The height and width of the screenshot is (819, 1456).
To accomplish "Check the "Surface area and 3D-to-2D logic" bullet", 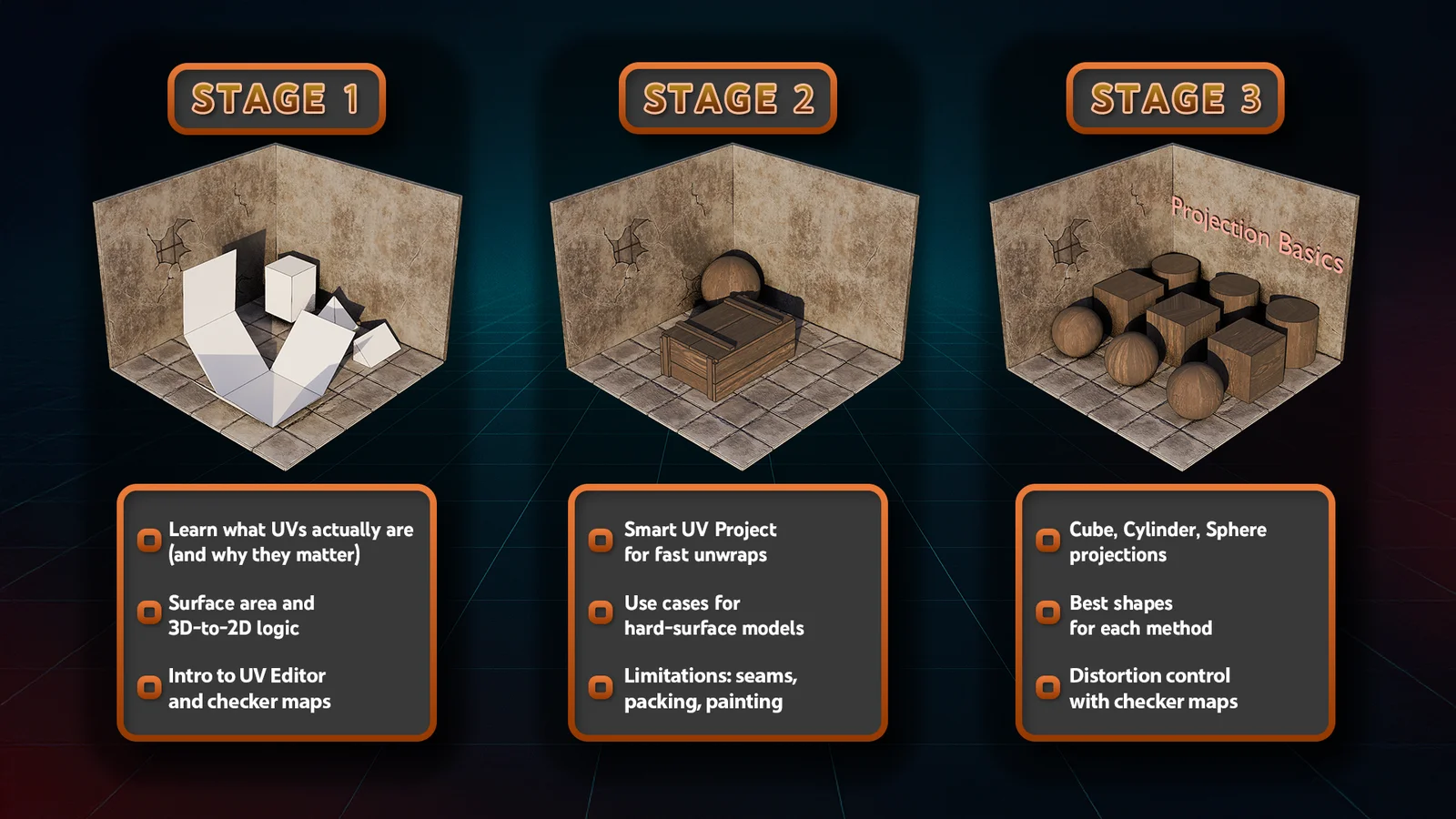I will pos(149,613).
